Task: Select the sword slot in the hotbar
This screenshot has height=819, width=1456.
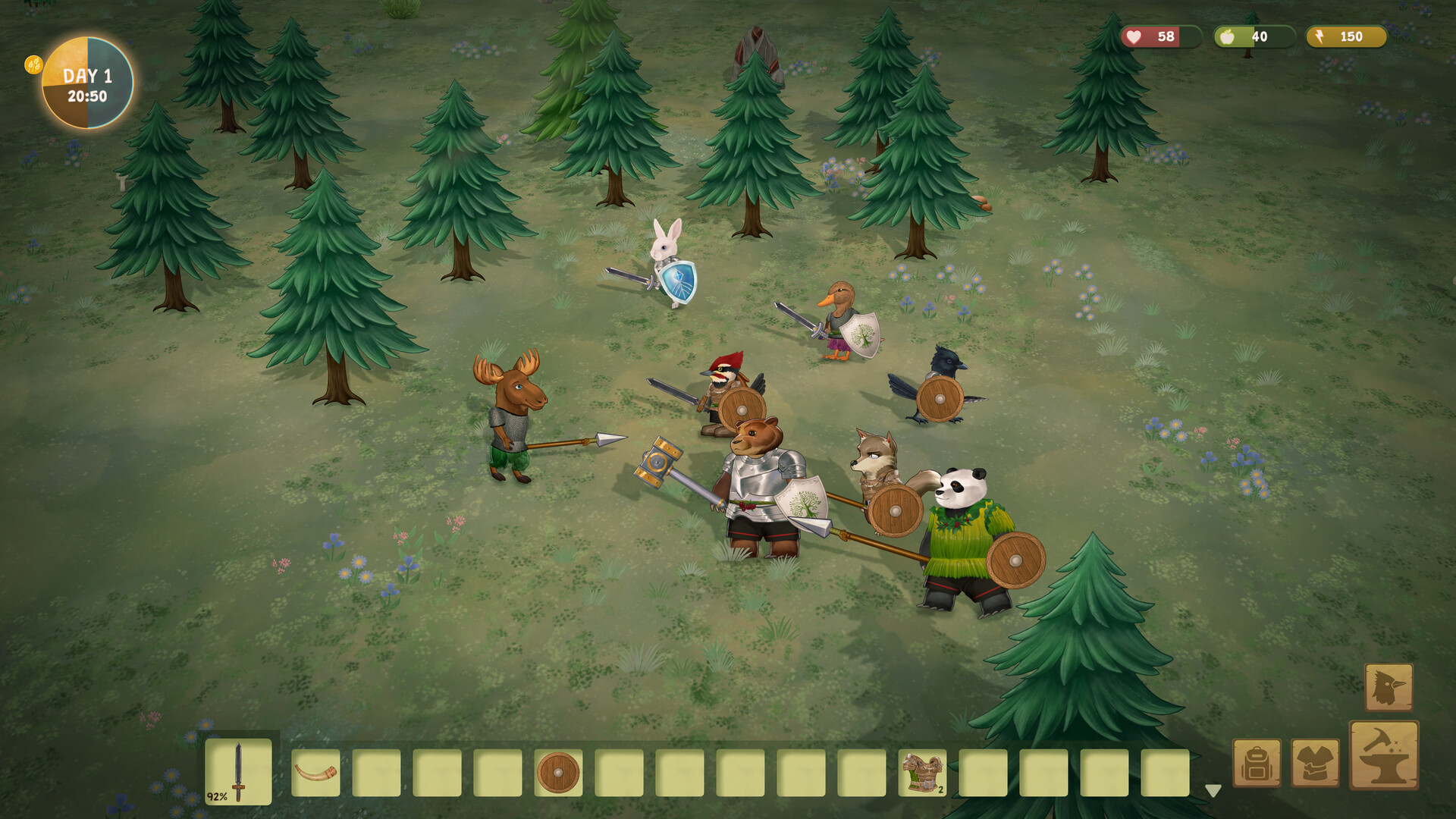Action: (x=238, y=772)
